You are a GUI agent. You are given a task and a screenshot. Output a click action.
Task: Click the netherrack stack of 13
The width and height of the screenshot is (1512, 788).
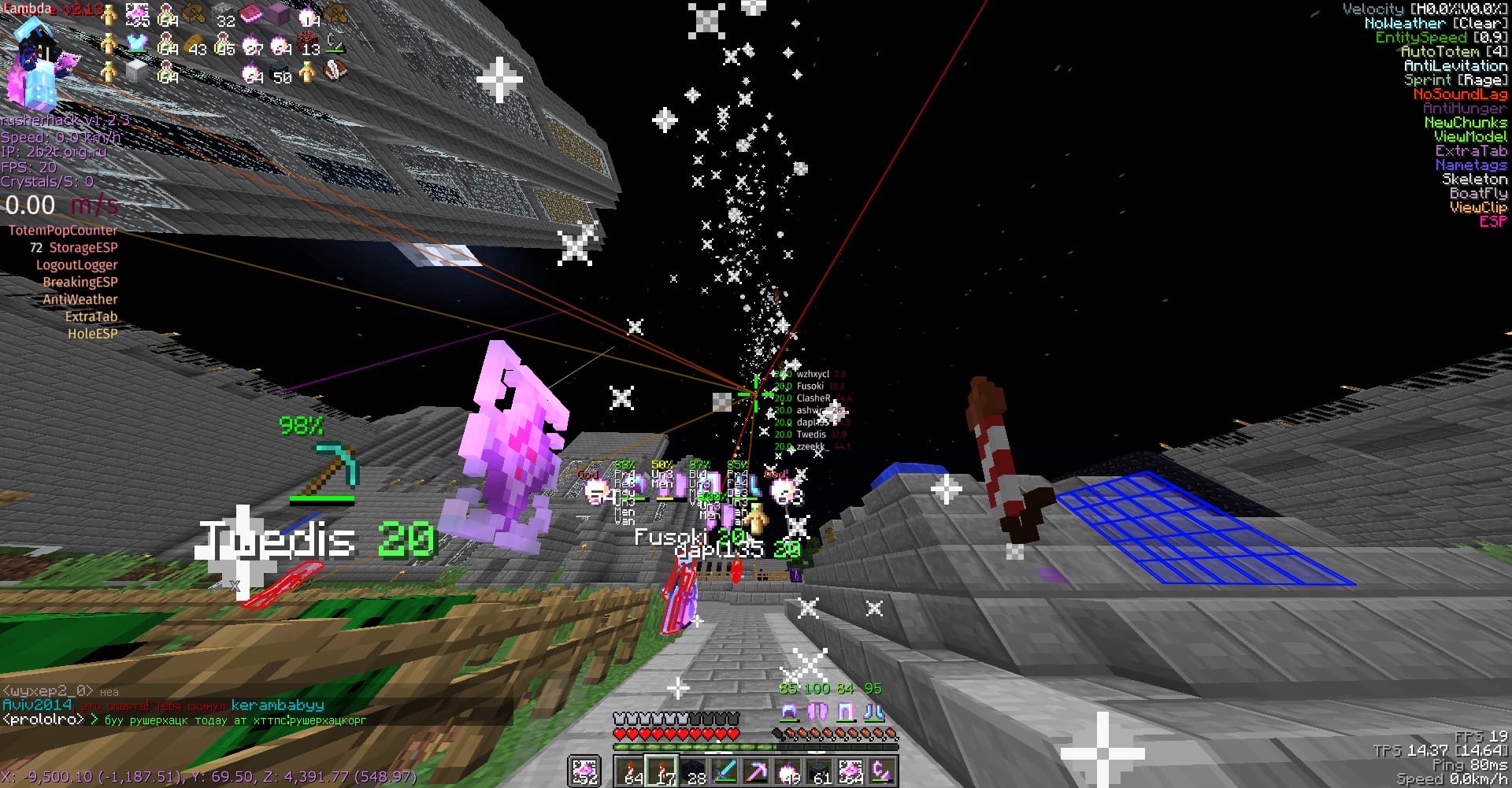[309, 43]
